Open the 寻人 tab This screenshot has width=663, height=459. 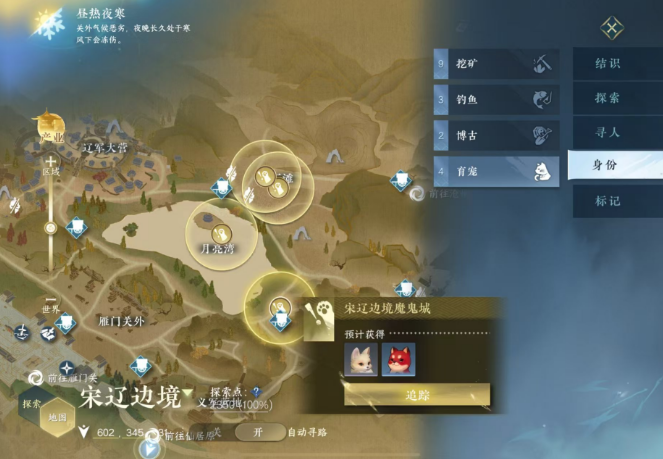point(607,131)
